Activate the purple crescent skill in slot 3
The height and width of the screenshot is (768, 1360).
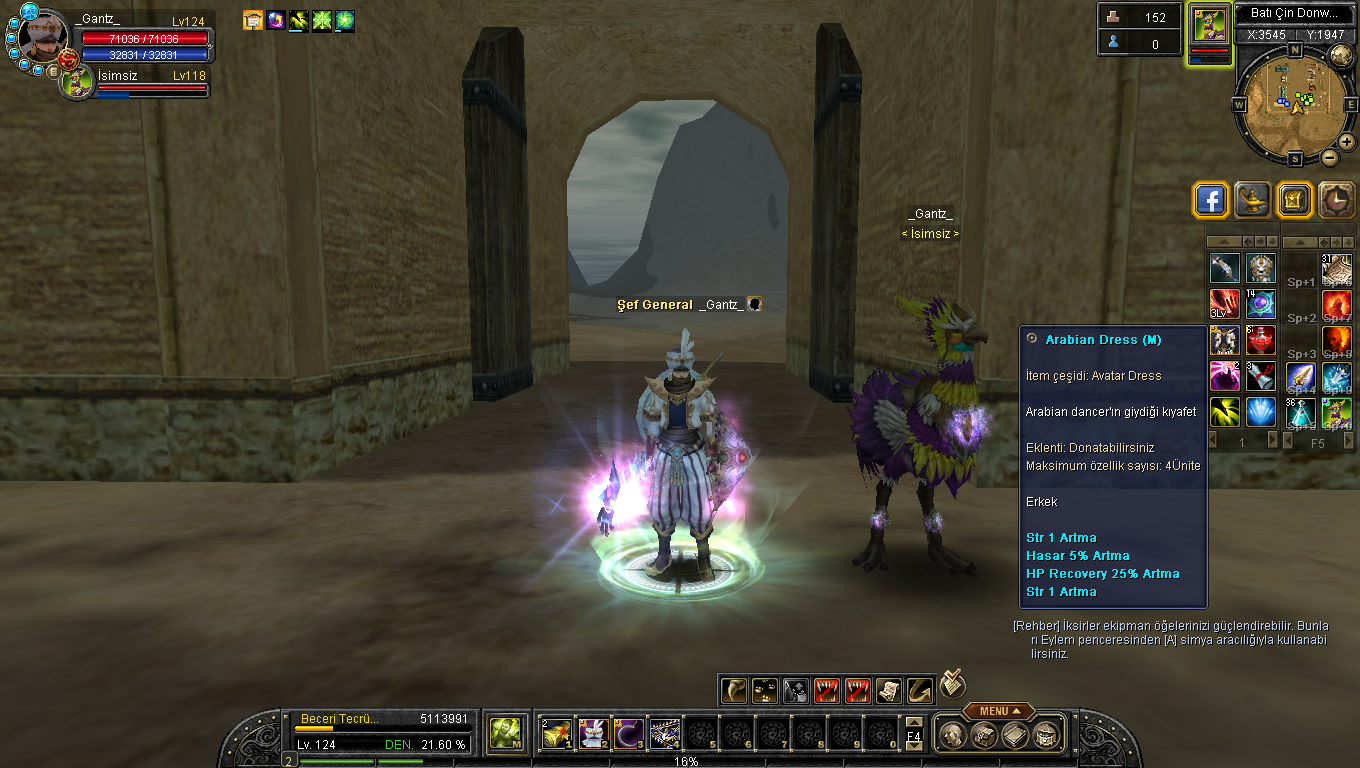pyautogui.click(x=629, y=735)
